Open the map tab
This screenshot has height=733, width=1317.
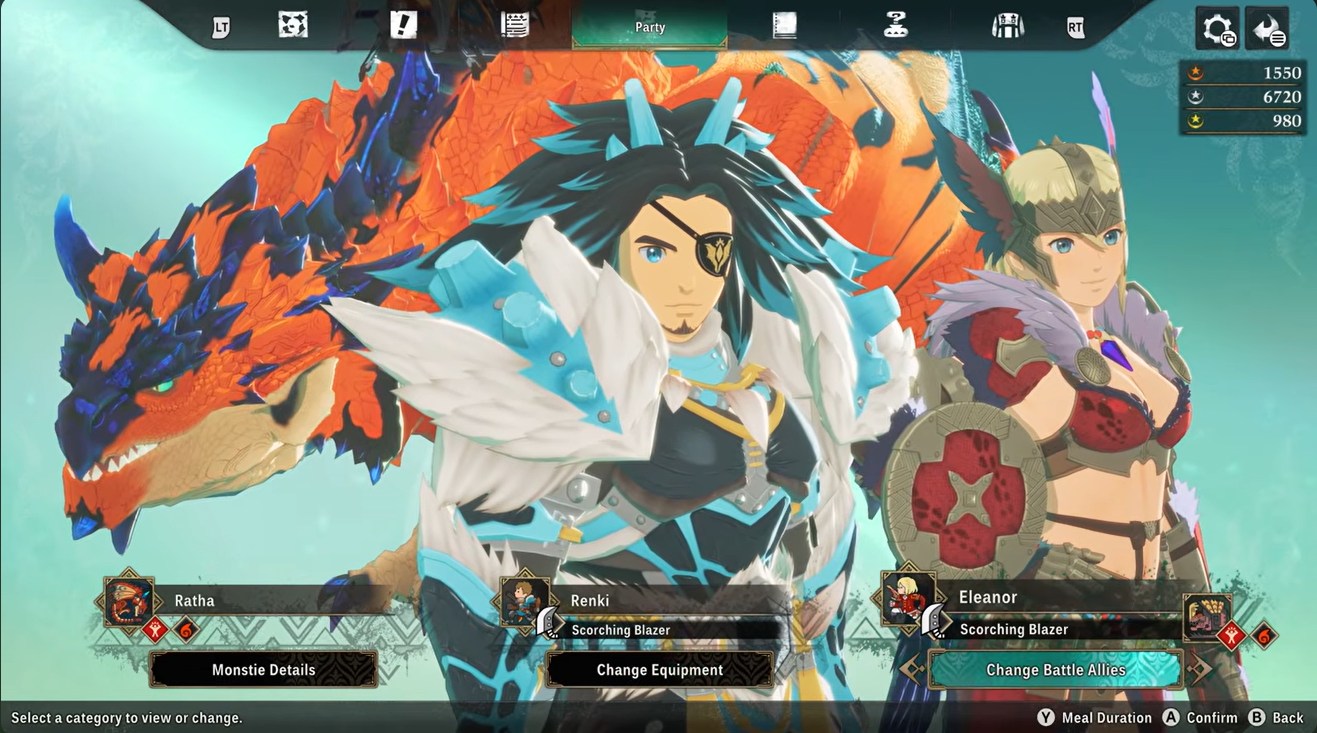293,26
